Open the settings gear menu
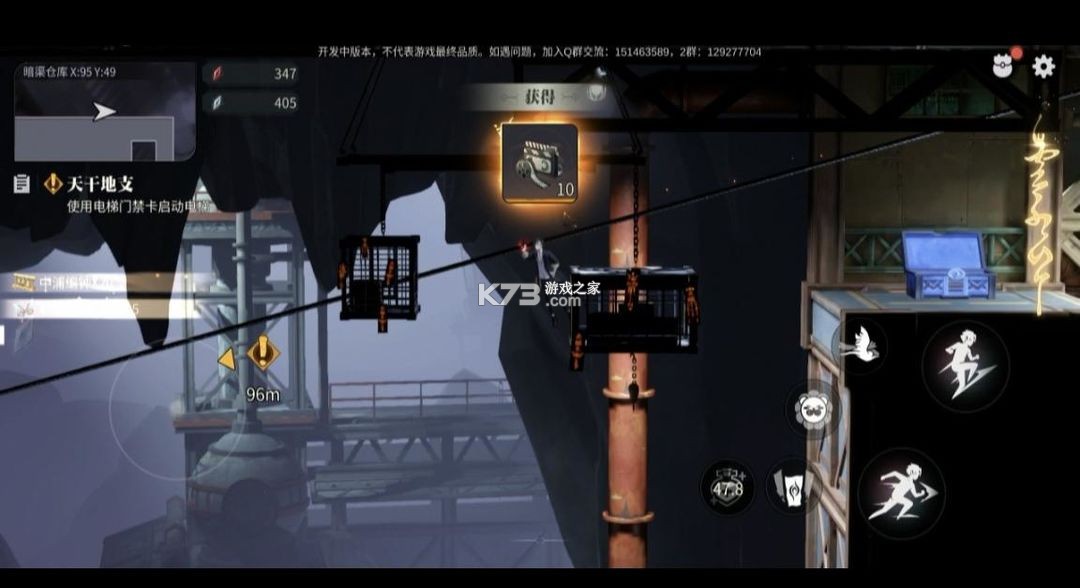The image size is (1080, 588). point(1043,67)
